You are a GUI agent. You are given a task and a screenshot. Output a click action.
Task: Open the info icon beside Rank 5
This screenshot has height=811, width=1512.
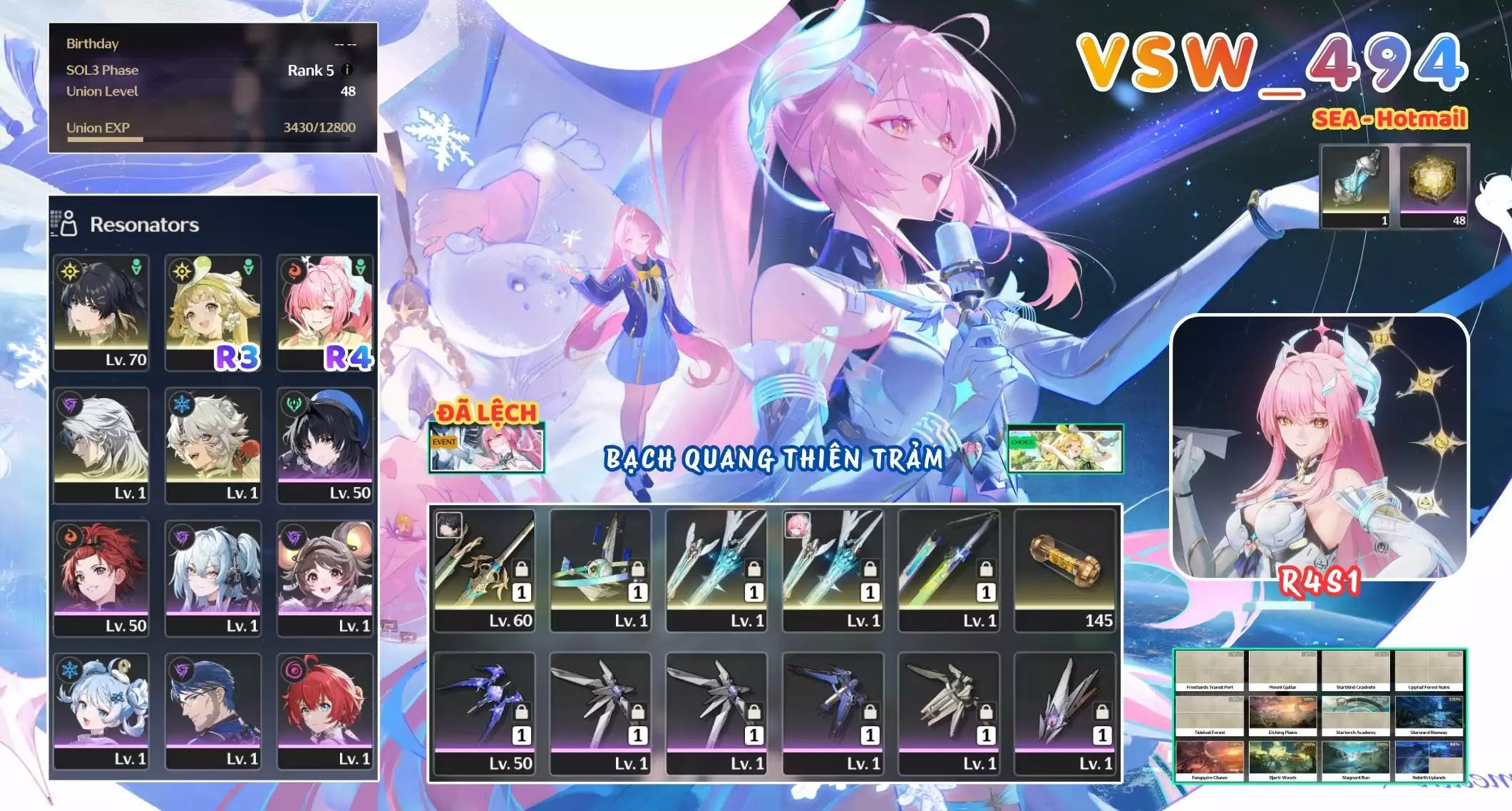pos(347,70)
